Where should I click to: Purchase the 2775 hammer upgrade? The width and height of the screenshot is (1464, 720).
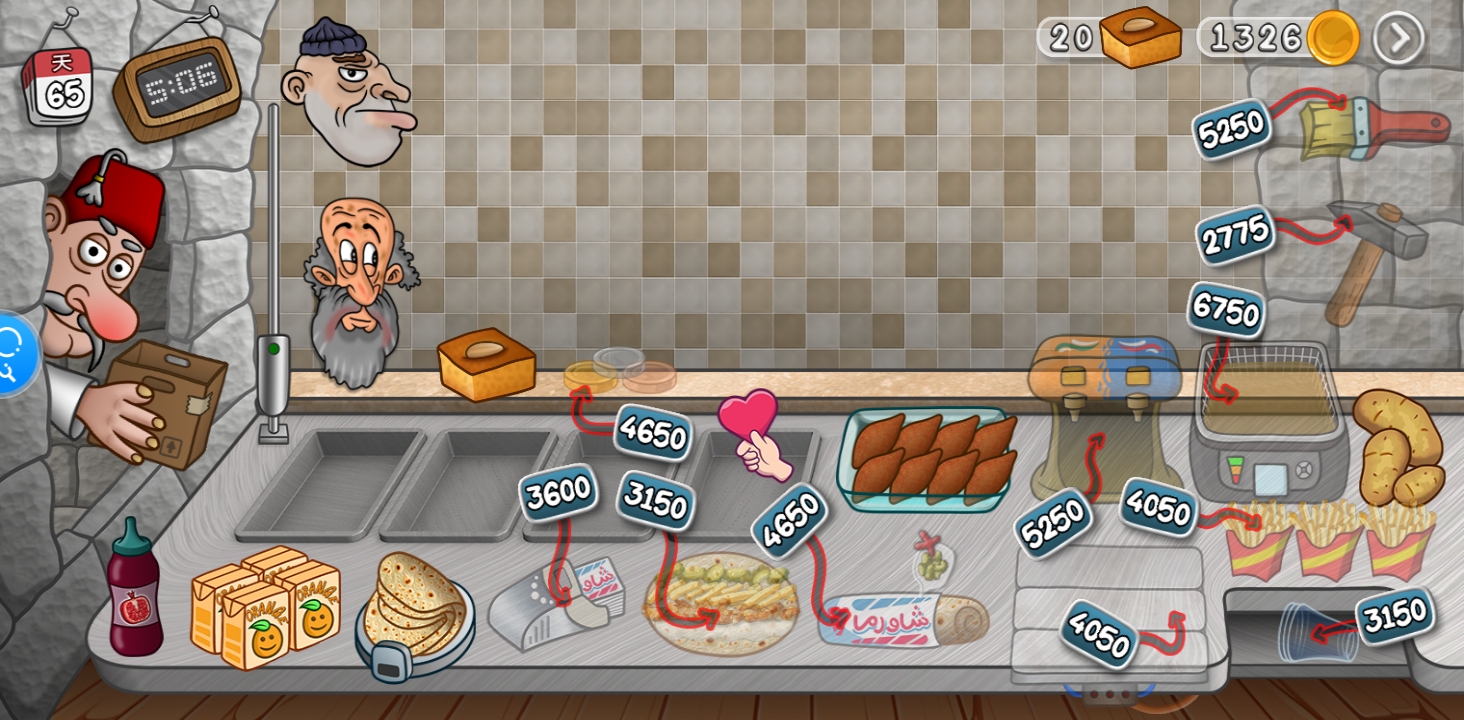(1235, 236)
